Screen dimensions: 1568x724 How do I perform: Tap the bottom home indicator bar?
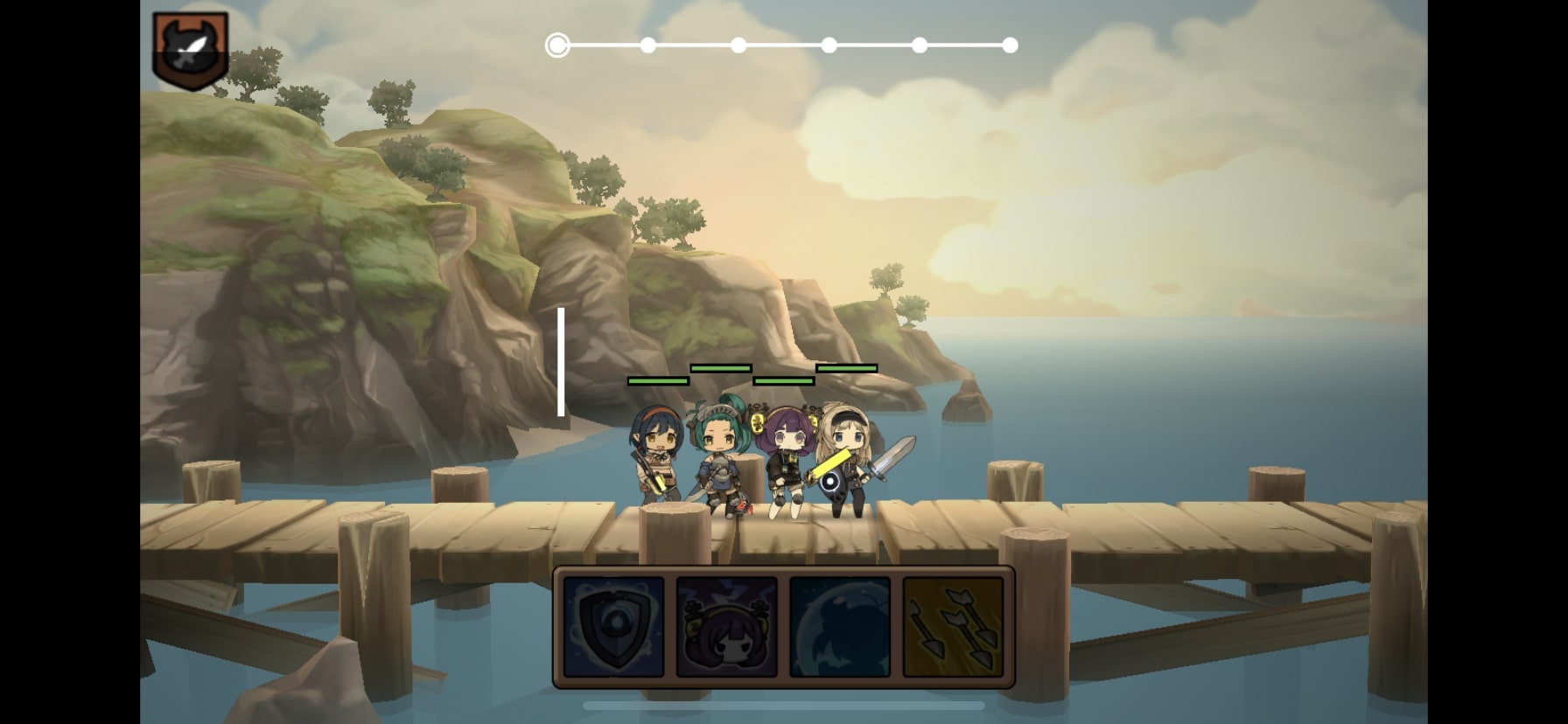pyautogui.click(x=783, y=704)
